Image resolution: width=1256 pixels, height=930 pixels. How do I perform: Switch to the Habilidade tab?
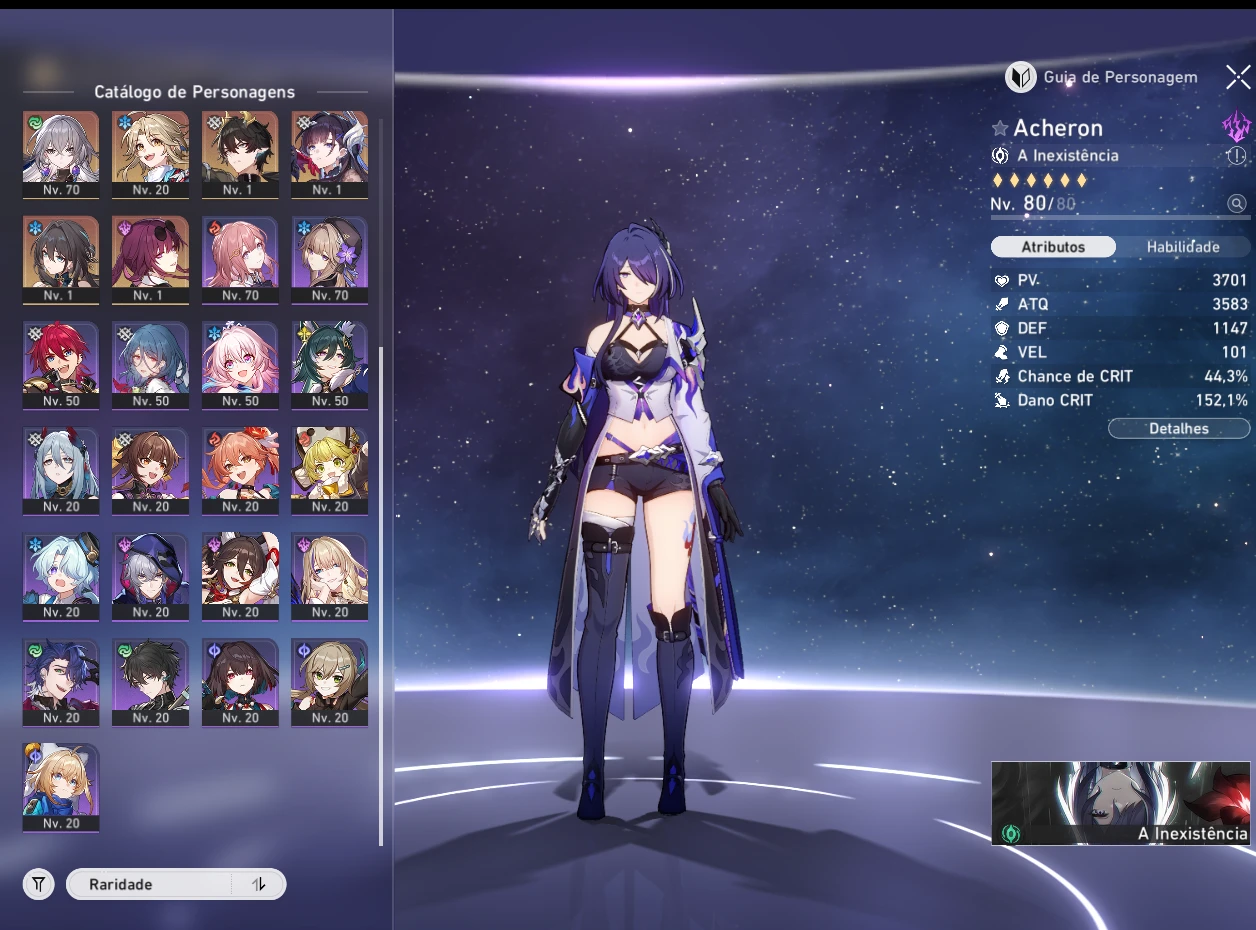click(x=1182, y=247)
